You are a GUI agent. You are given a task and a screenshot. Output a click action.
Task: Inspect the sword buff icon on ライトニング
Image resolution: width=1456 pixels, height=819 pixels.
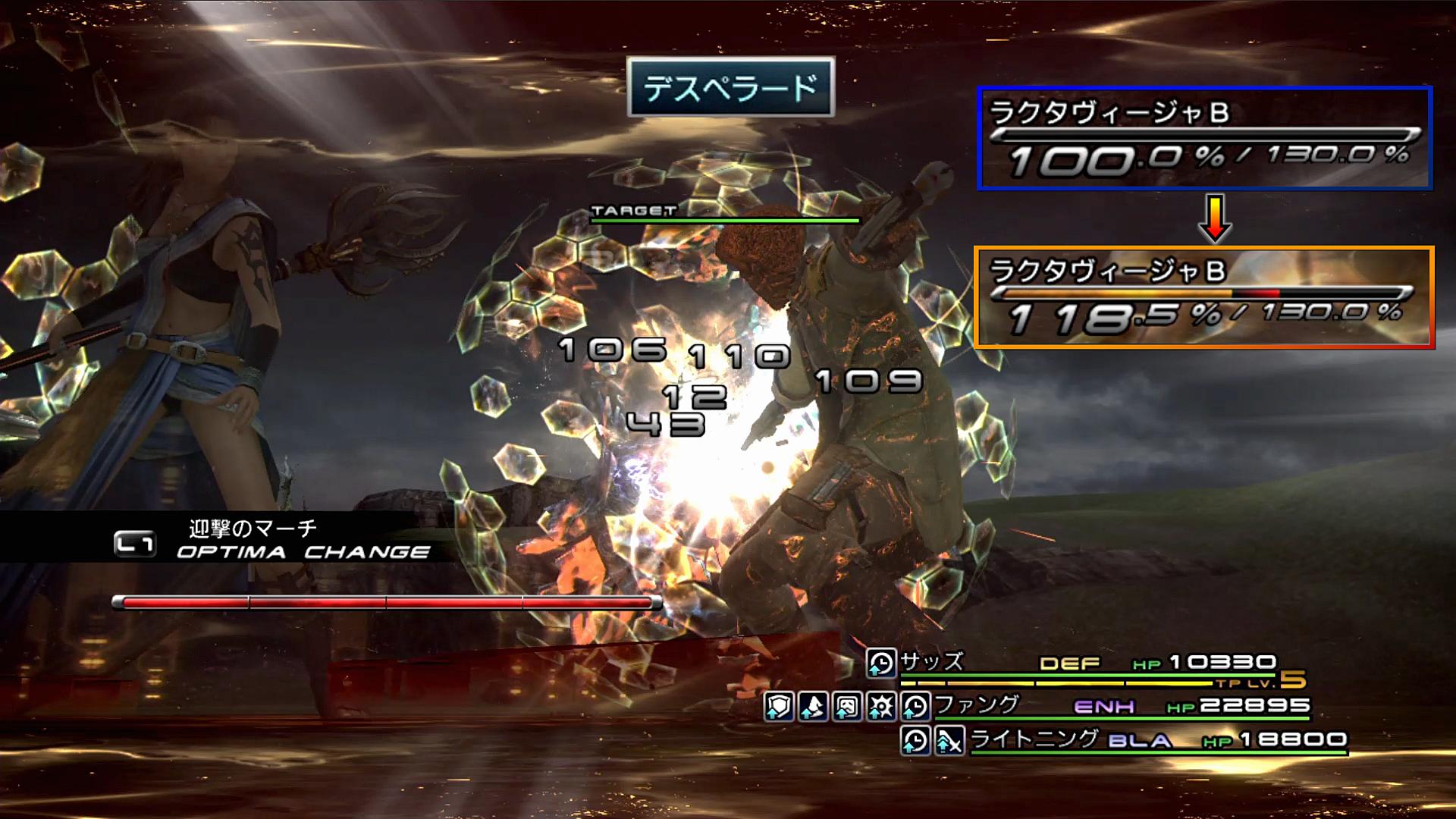point(949,740)
